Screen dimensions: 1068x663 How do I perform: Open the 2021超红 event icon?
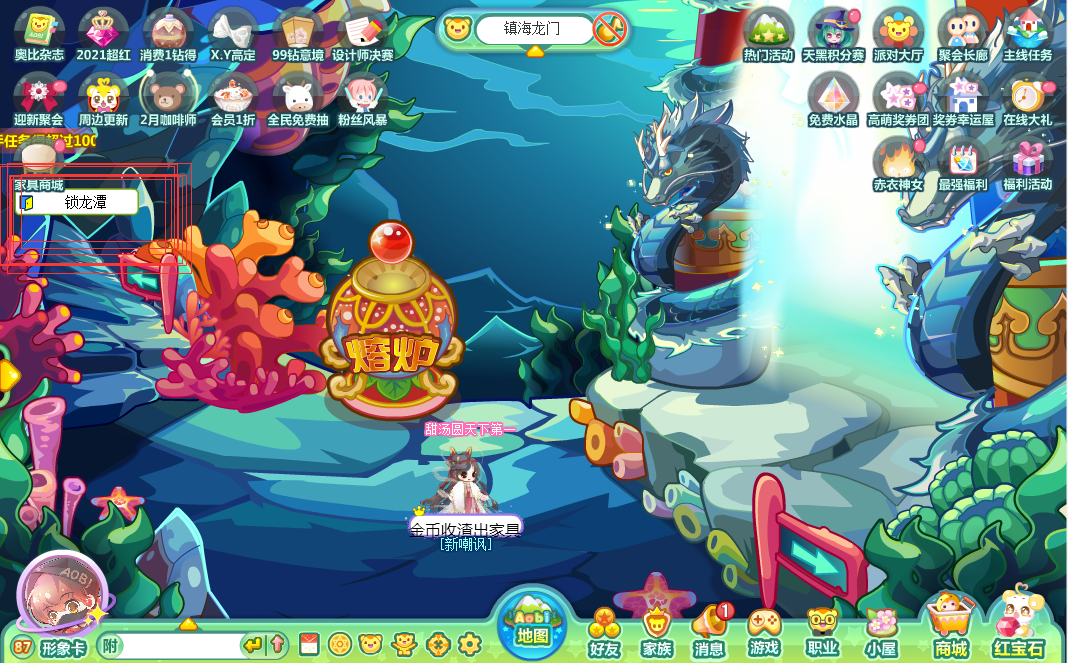click(104, 34)
